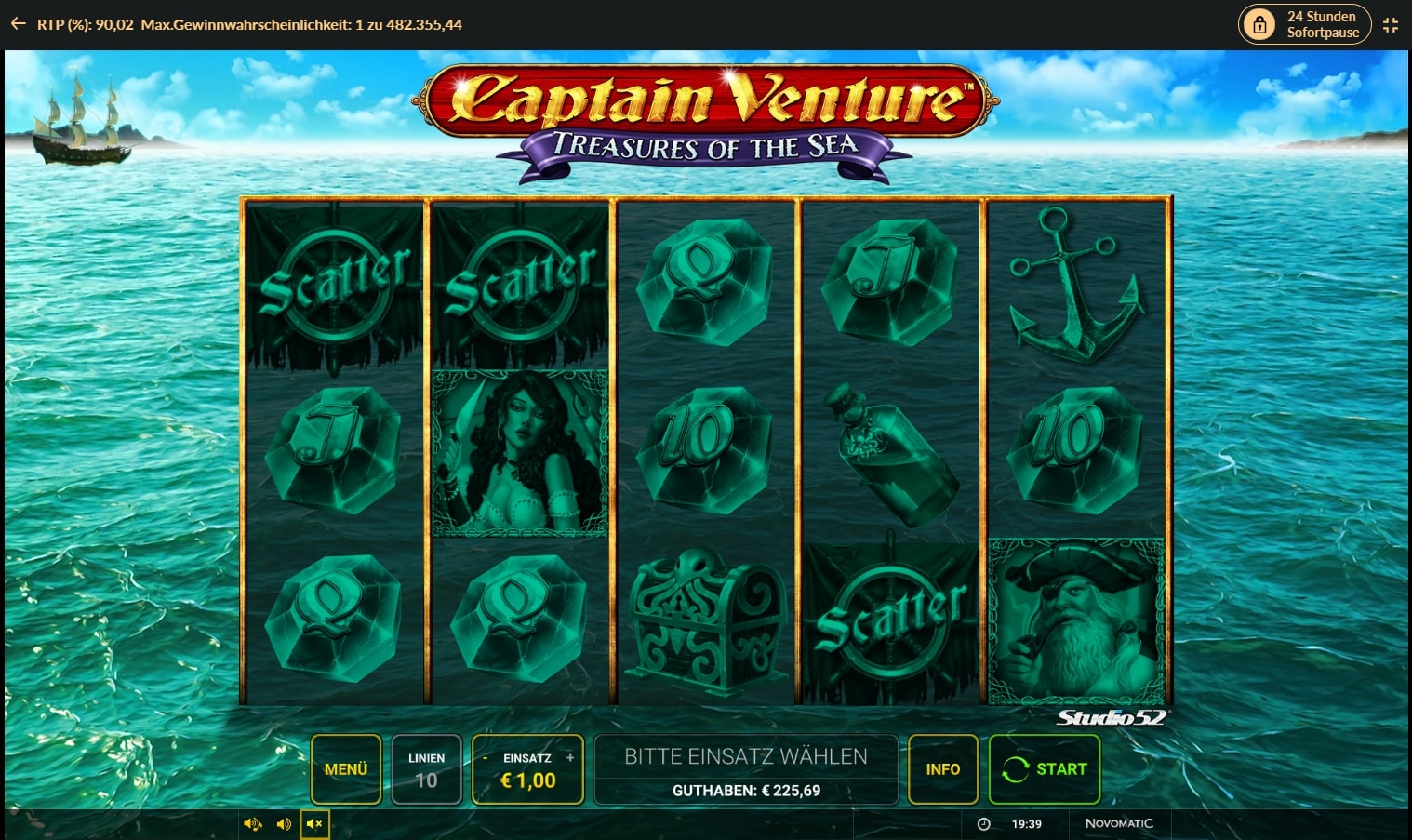Click the lock icon next to Sofortpause

(x=1260, y=24)
